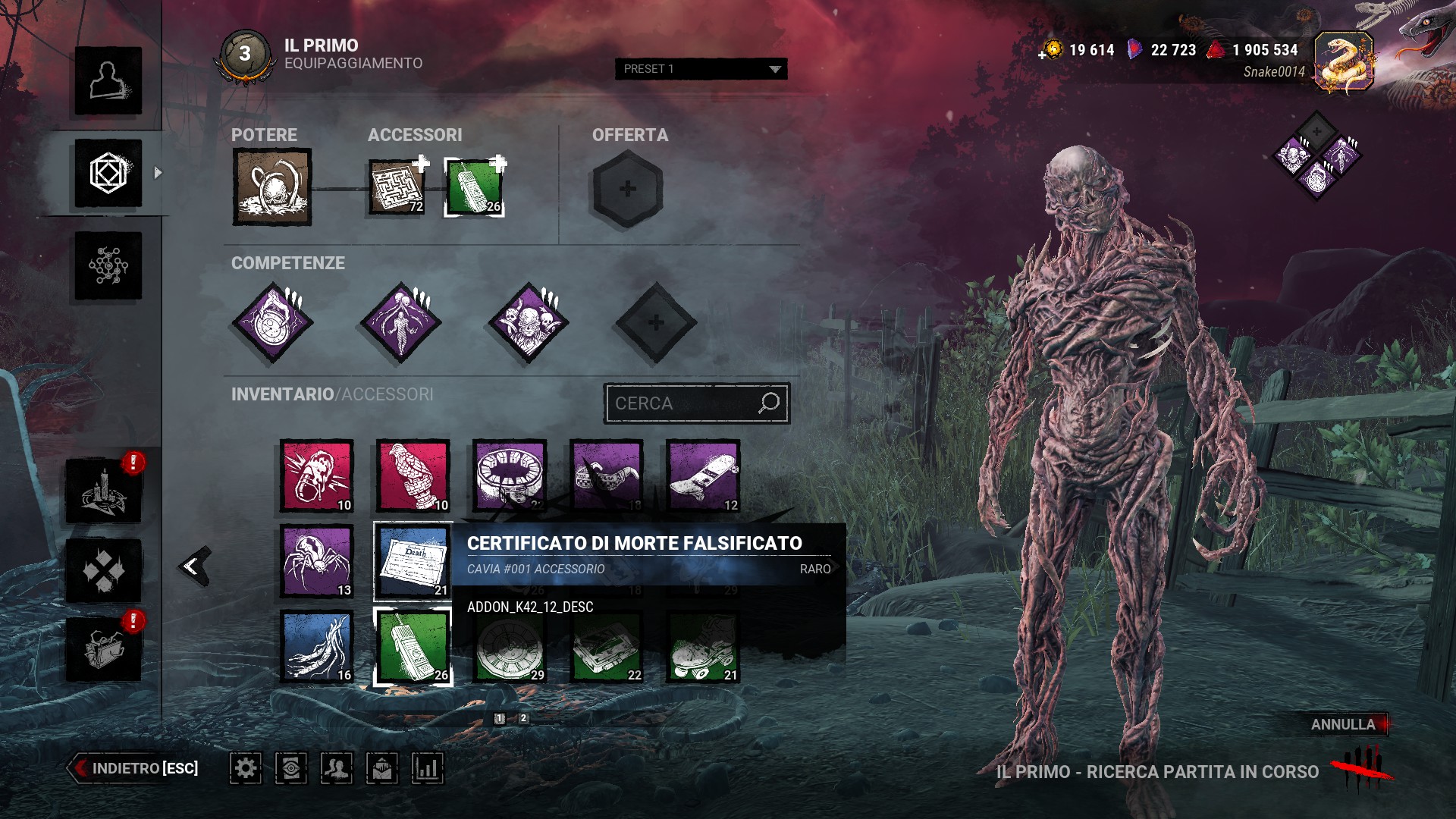Choose the roller skate add-on

[x=703, y=647]
